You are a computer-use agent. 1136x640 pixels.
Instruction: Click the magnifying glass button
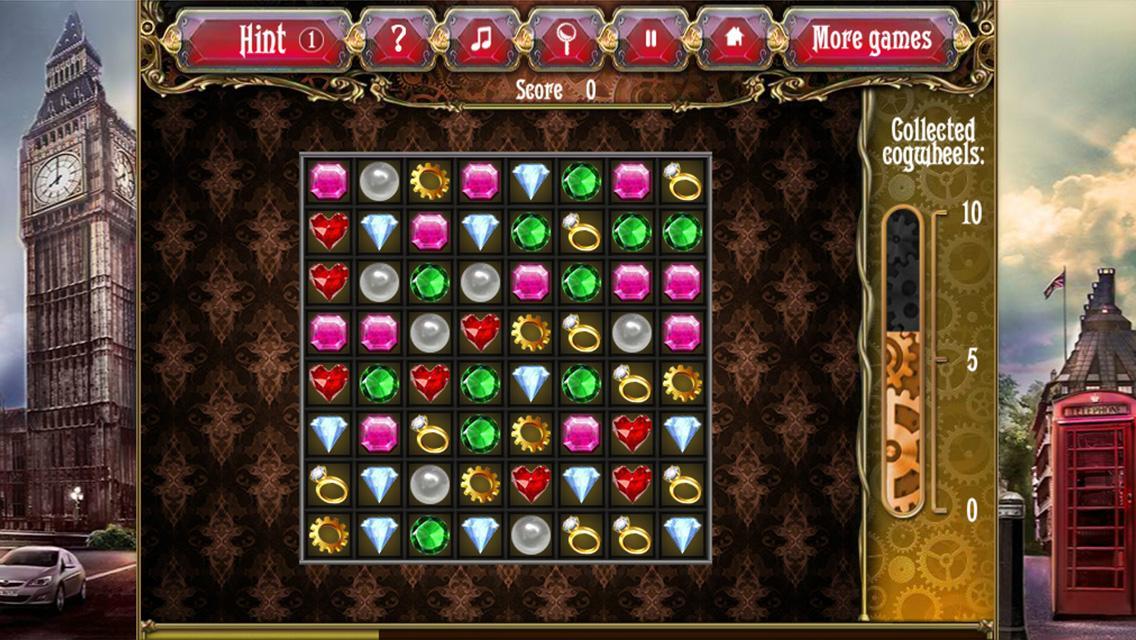coord(566,40)
